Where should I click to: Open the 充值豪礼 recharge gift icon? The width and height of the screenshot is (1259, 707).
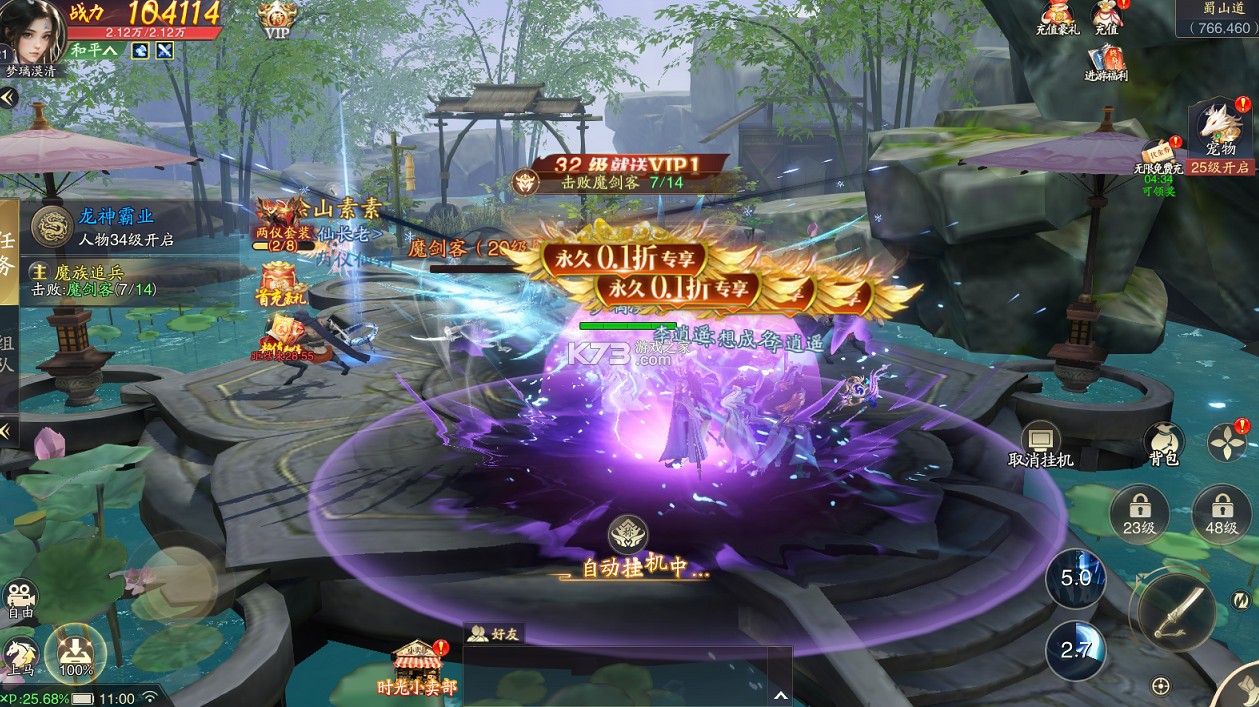[1058, 17]
